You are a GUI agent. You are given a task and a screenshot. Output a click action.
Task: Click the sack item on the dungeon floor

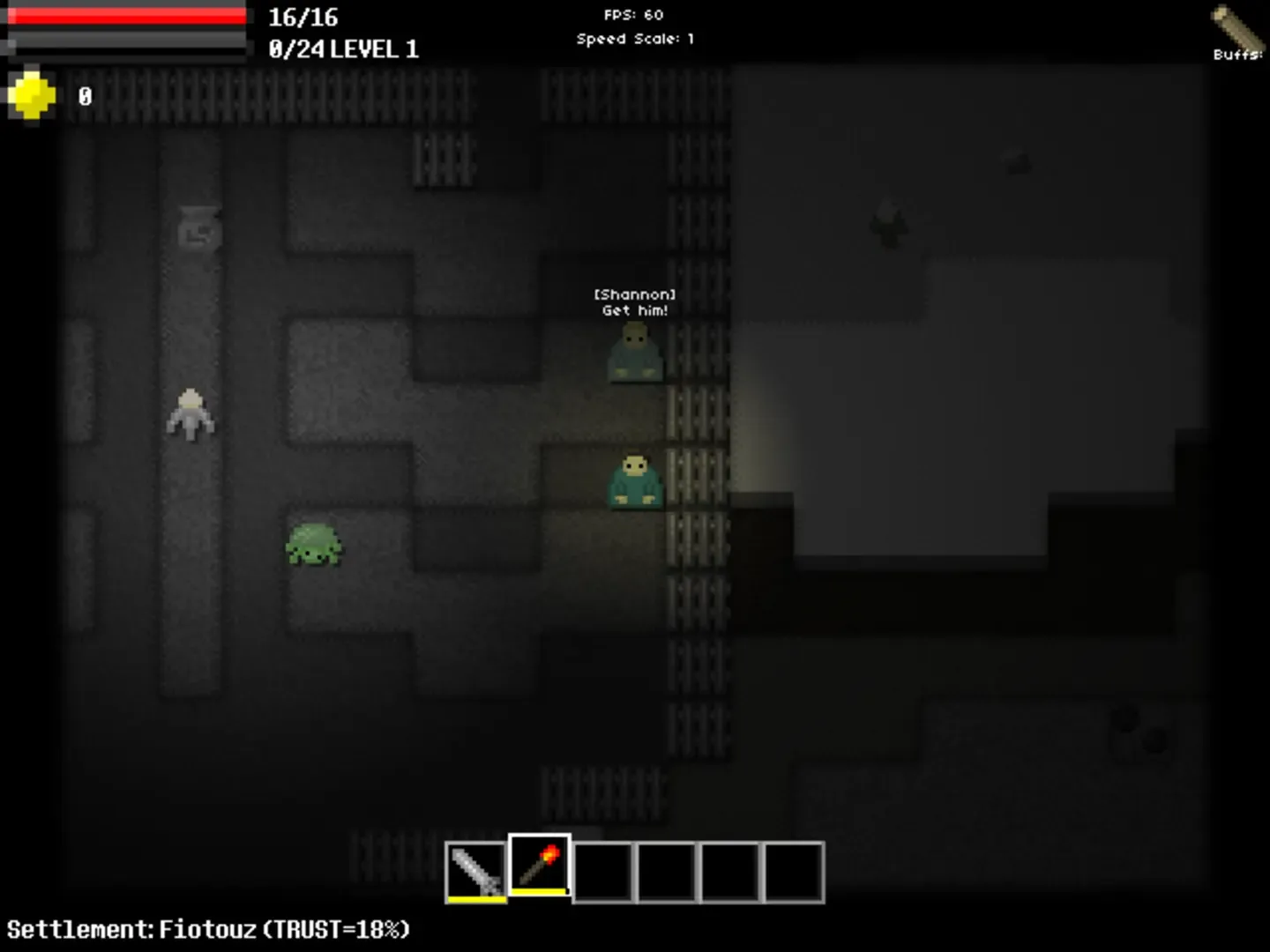[x=198, y=231]
